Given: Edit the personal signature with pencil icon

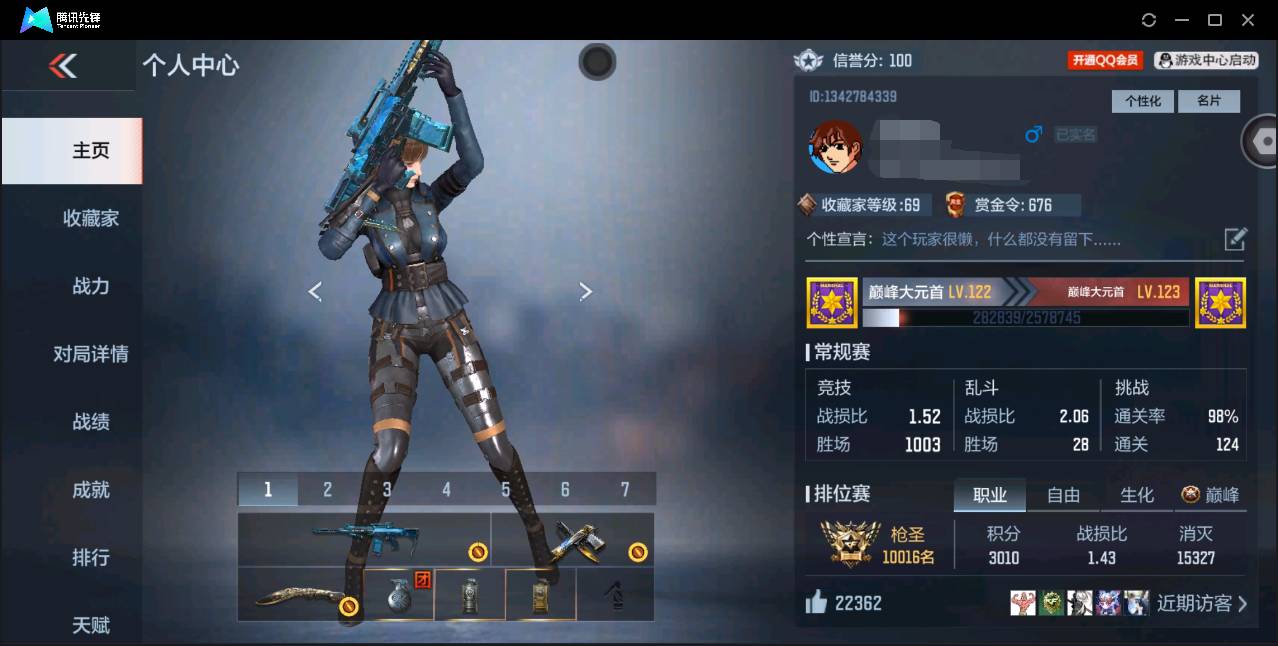Looking at the screenshot, I should [x=1236, y=239].
